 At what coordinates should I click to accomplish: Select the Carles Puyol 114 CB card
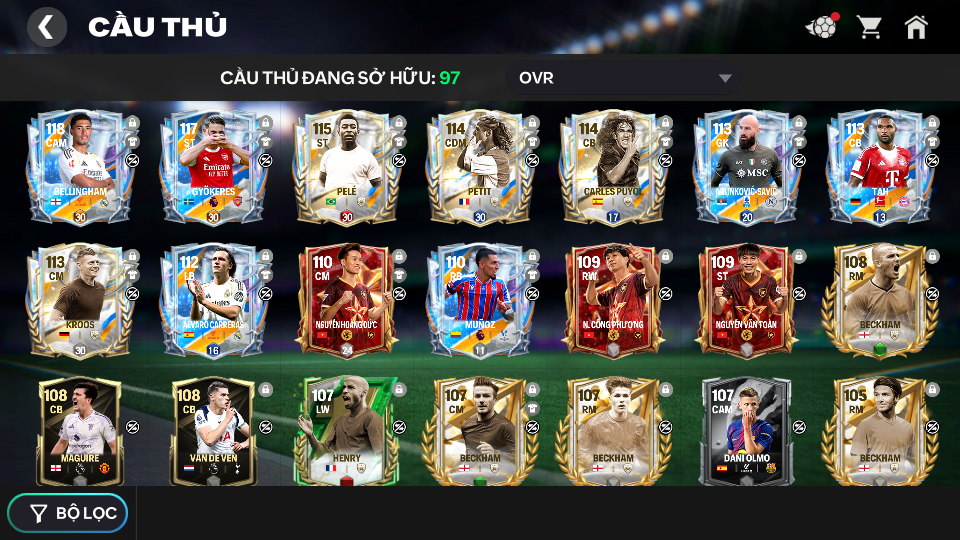pos(610,168)
